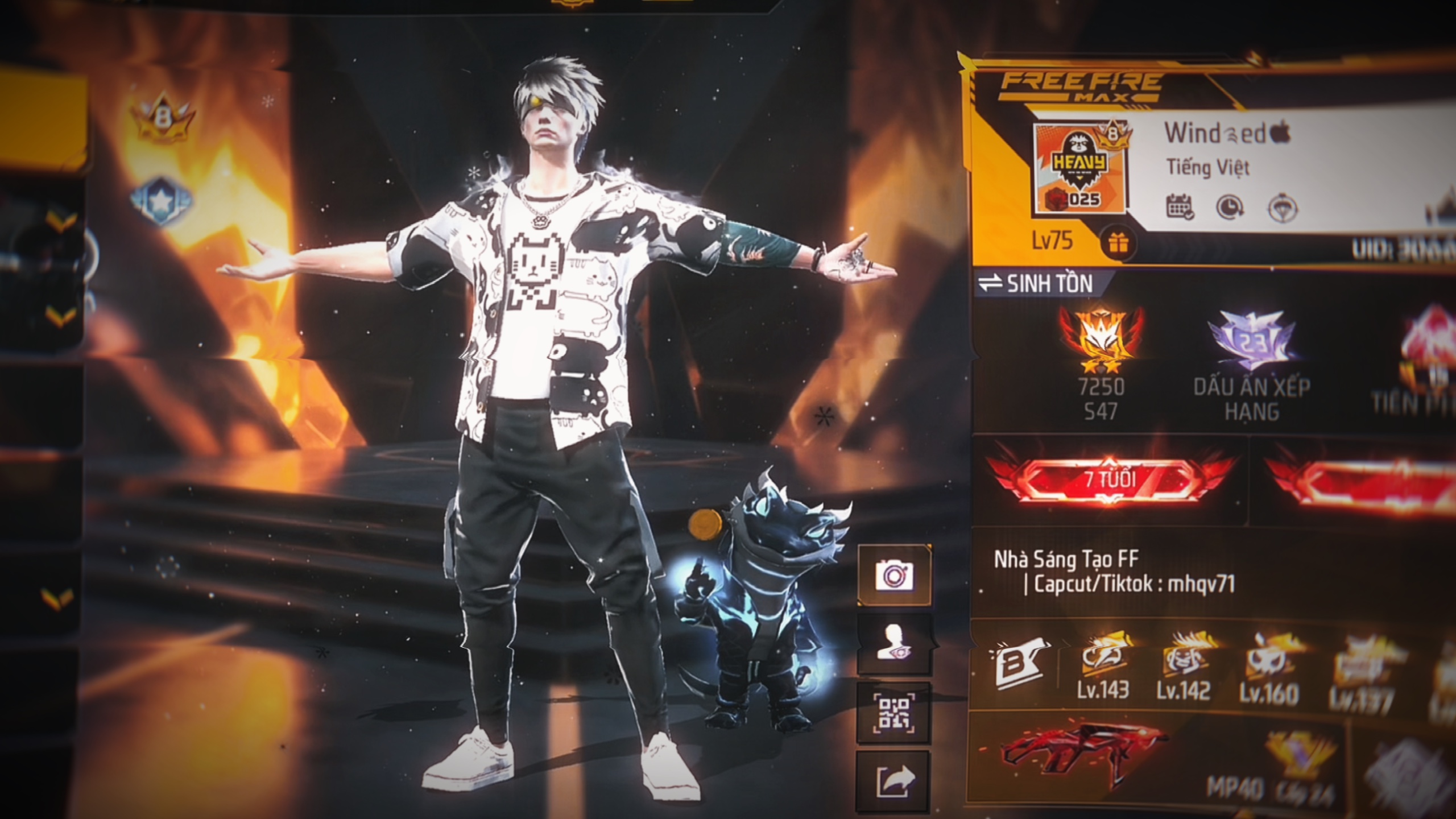Screen dimensions: 1456x819
Task: Click the clock history icon
Action: tap(1230, 207)
